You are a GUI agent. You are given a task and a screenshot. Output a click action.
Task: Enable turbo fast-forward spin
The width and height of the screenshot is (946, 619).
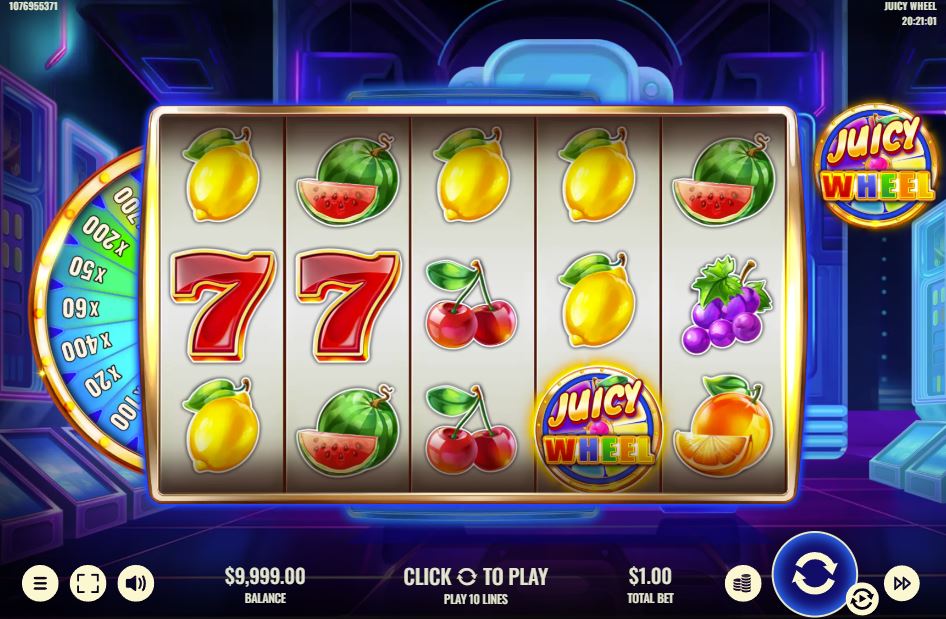pos(901,583)
